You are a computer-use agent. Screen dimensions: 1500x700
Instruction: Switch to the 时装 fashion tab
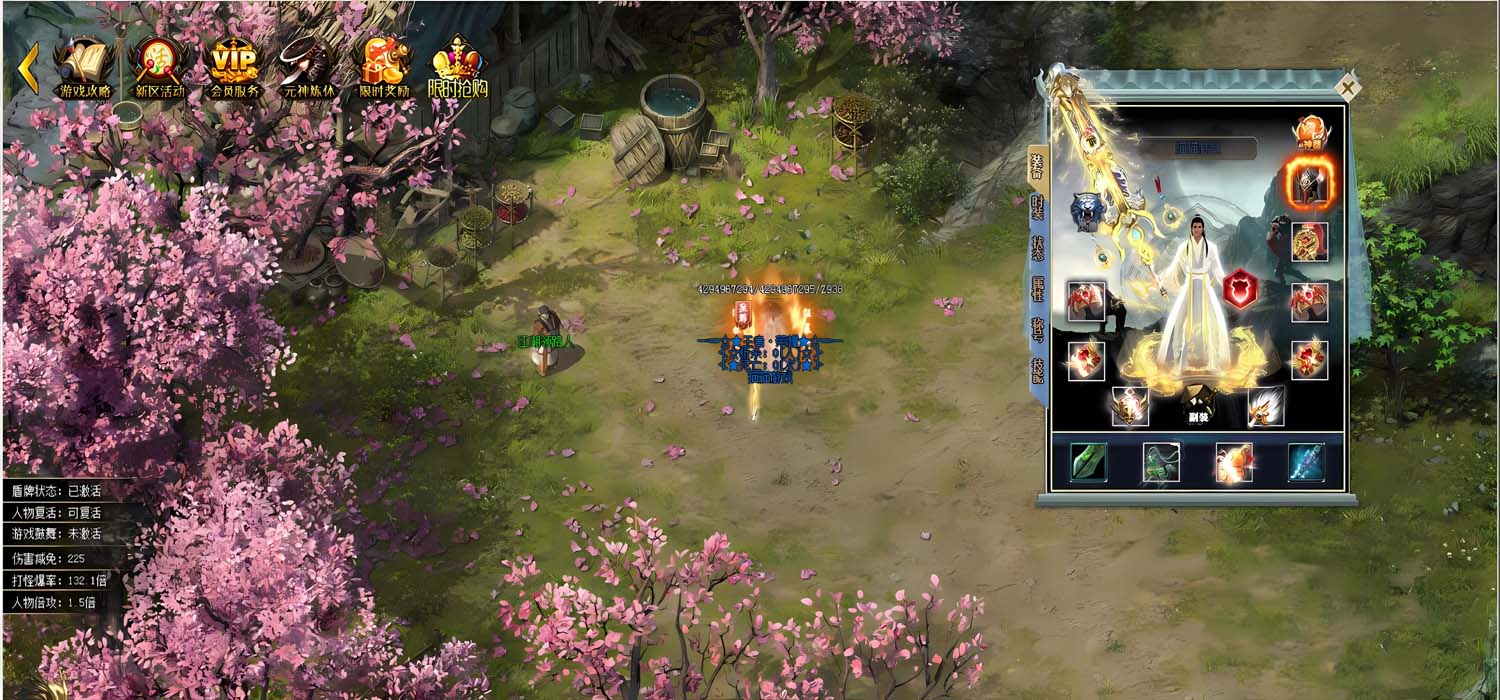point(1037,207)
